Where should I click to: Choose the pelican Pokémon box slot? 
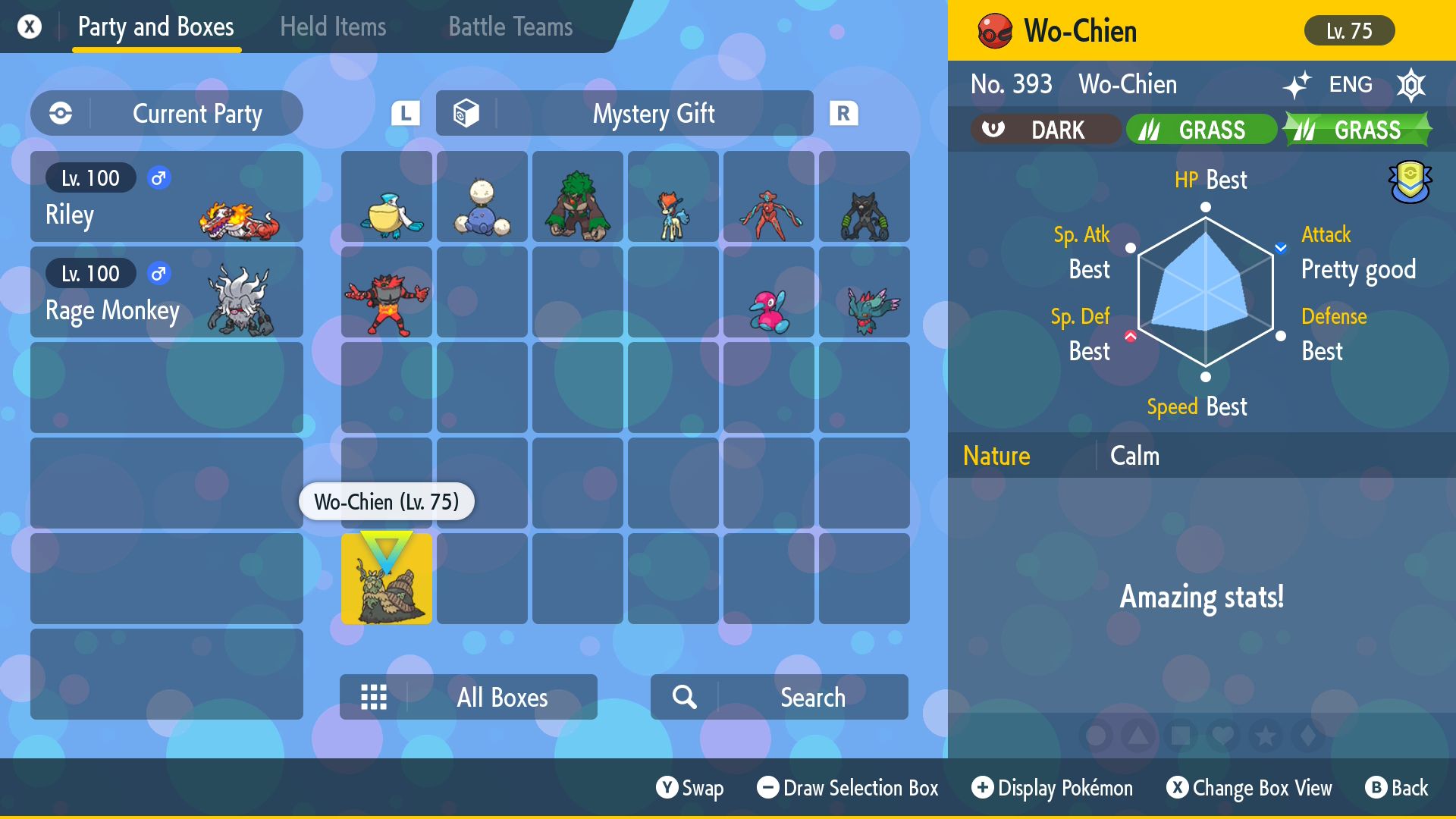pyautogui.click(x=387, y=196)
